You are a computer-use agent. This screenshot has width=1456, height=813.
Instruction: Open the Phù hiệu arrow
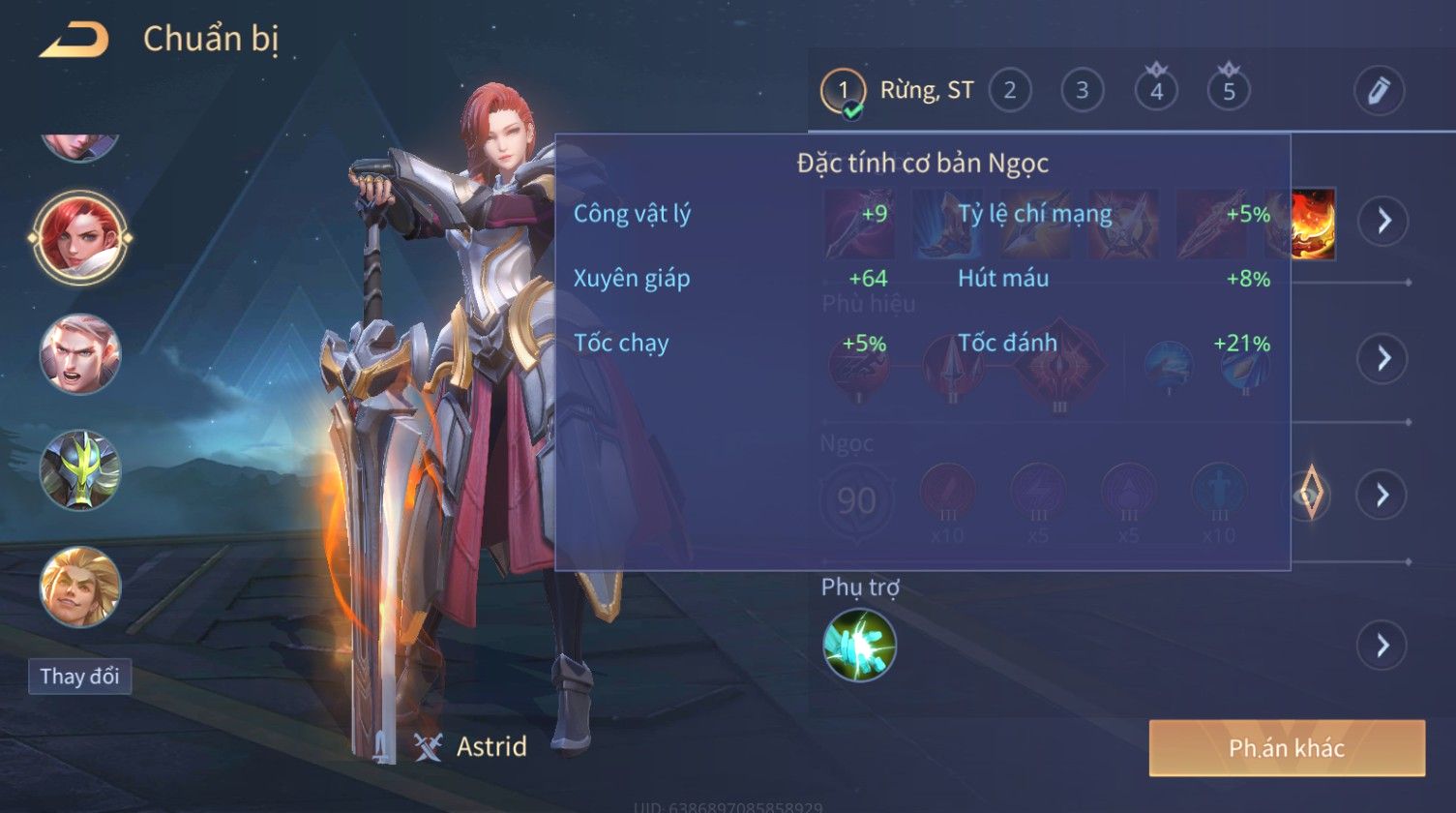(x=1382, y=358)
